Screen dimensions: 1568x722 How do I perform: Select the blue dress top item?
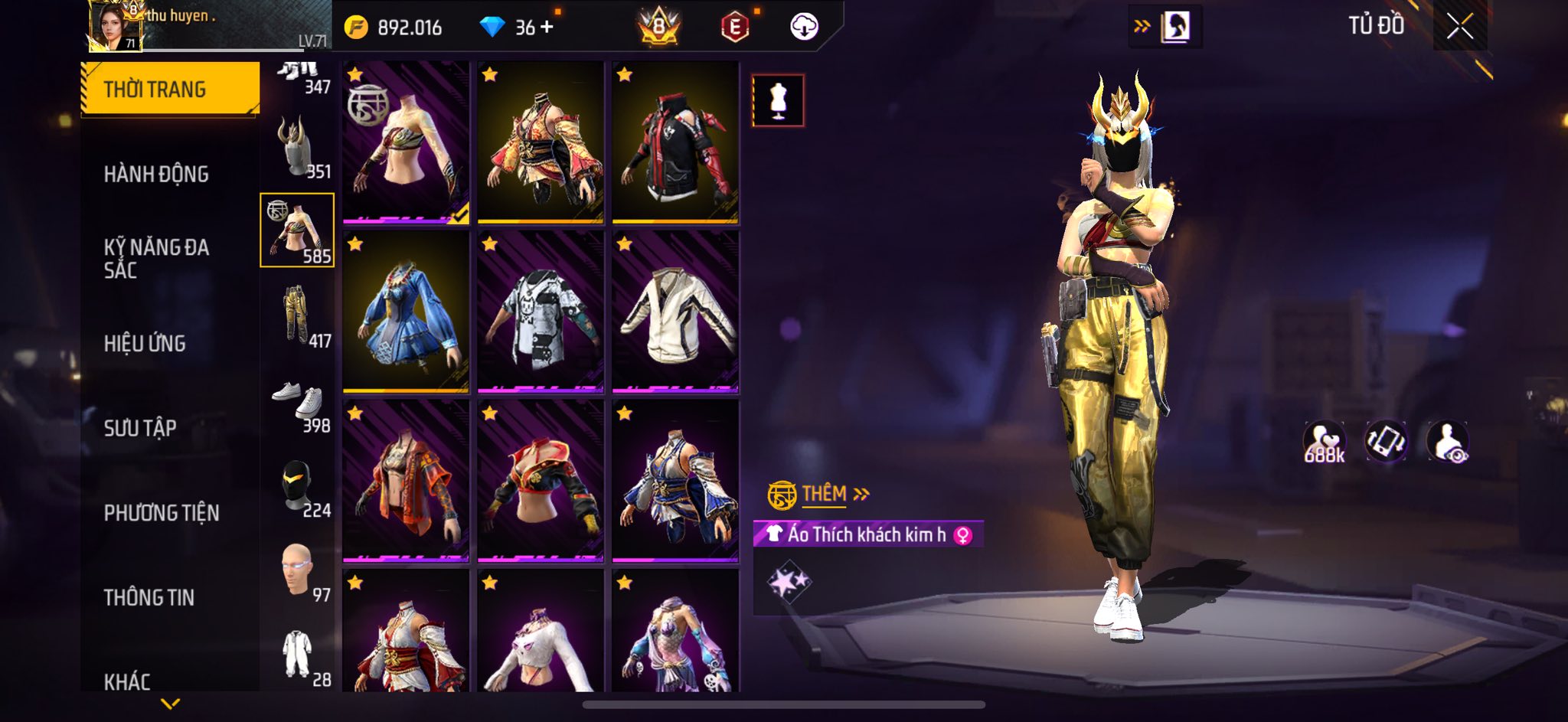[406, 312]
